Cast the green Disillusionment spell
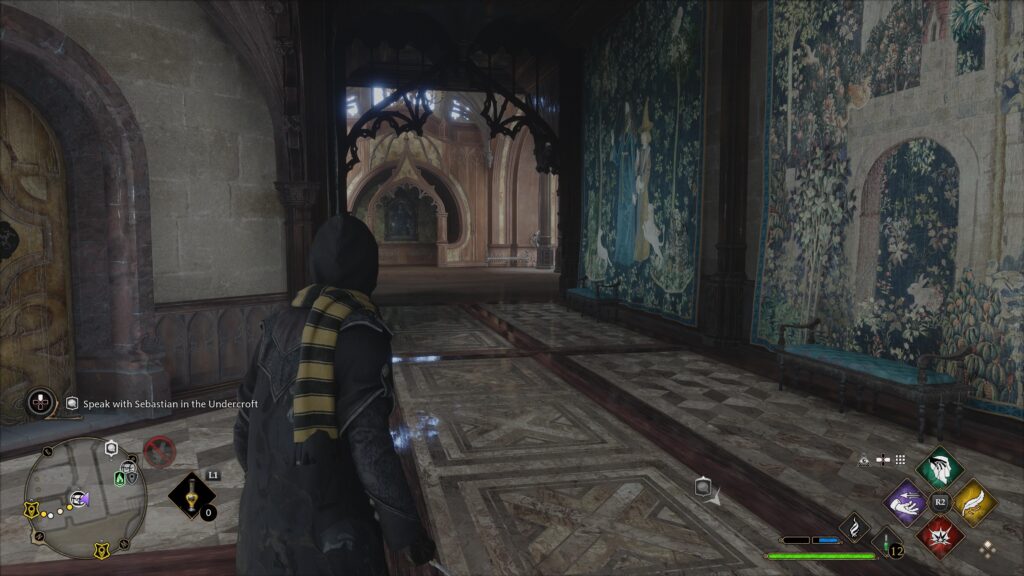1024x576 pixels. point(939,466)
